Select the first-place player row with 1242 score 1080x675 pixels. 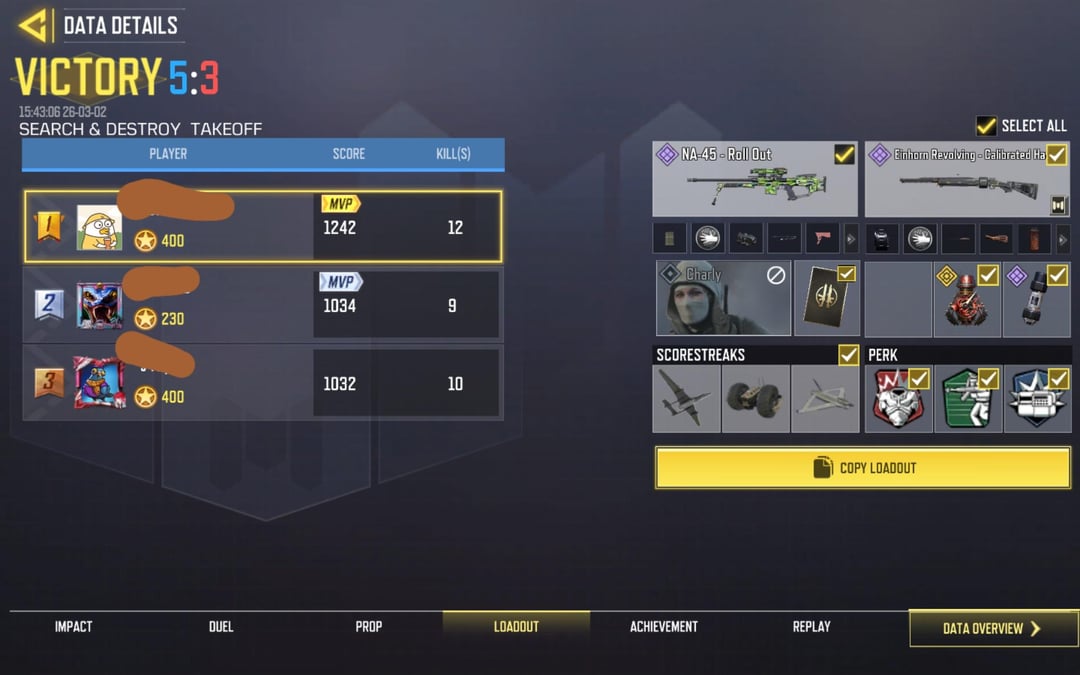[263, 227]
